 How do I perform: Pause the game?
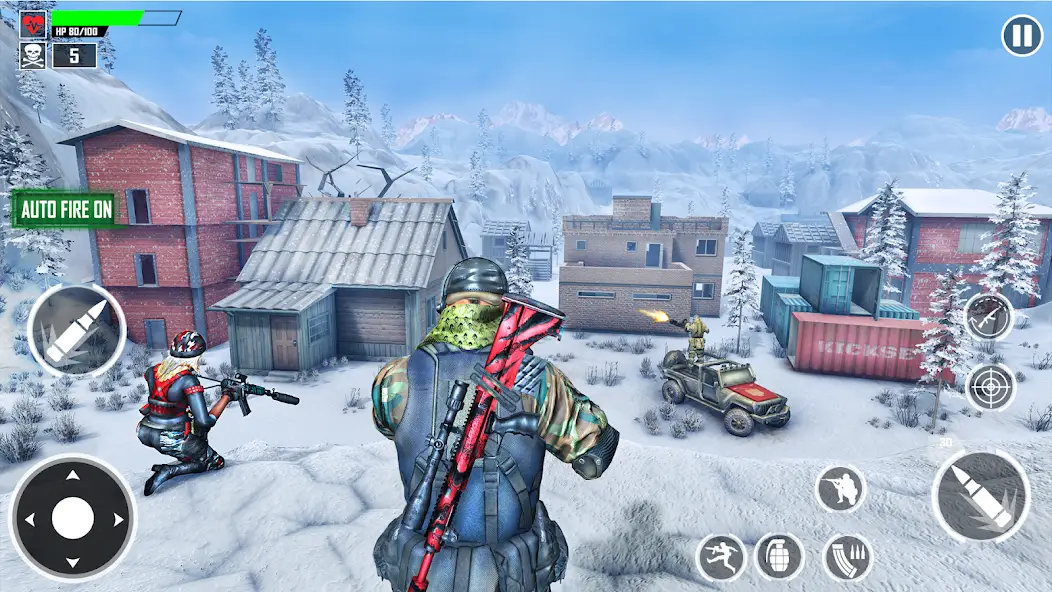(x=1021, y=36)
